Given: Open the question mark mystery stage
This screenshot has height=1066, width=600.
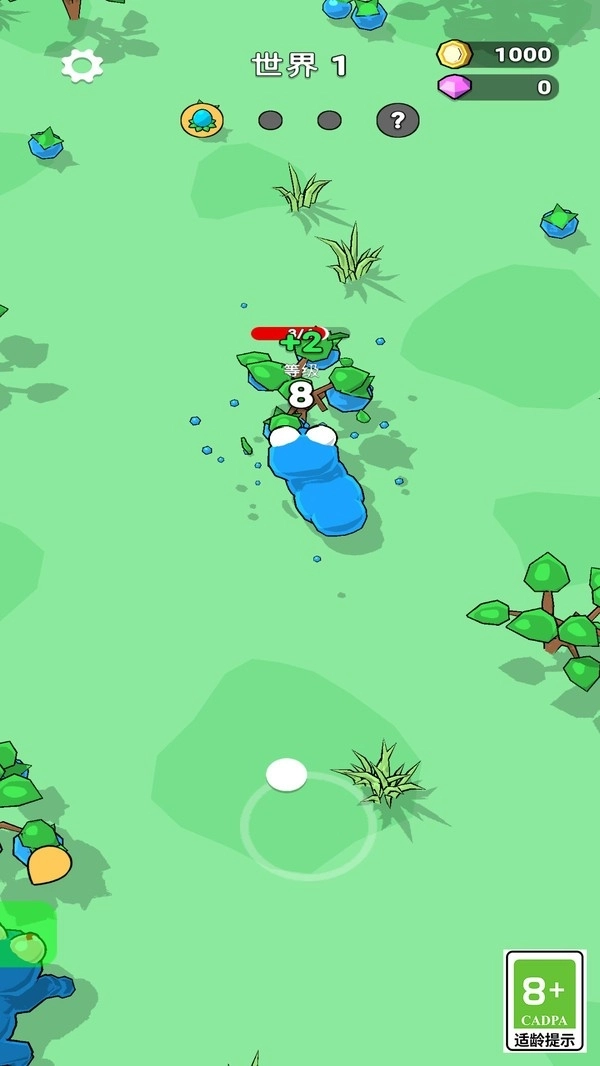Looking at the screenshot, I should 397,121.
